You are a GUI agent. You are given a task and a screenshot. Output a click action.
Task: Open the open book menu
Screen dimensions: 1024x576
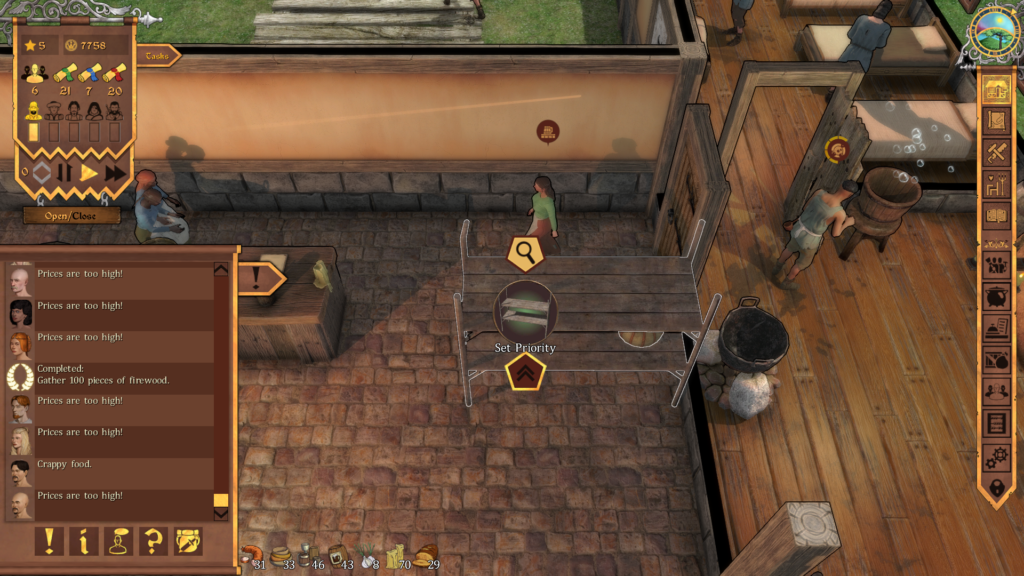pyautogui.click(x=996, y=214)
